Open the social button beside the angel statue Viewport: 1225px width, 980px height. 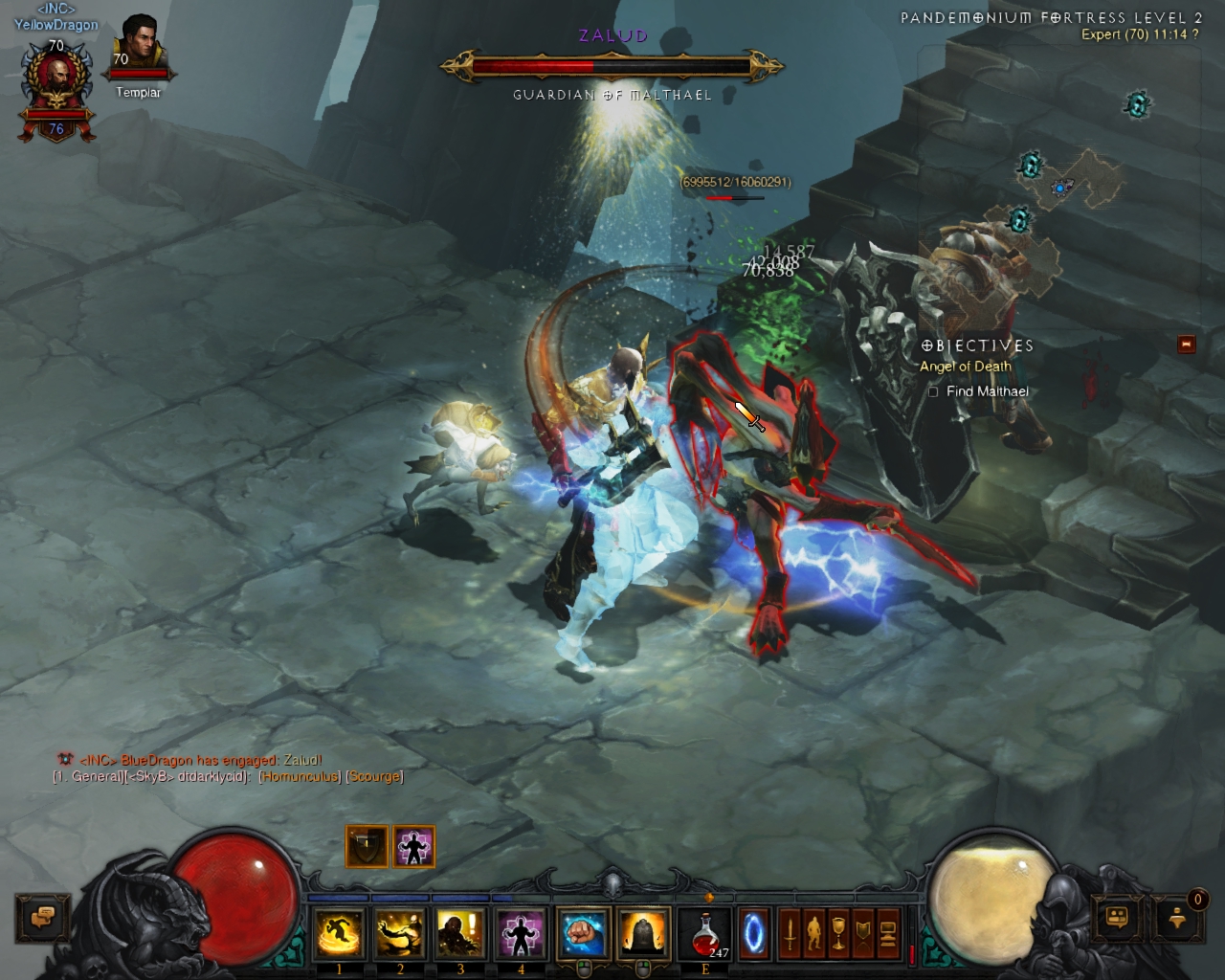coord(1117,918)
